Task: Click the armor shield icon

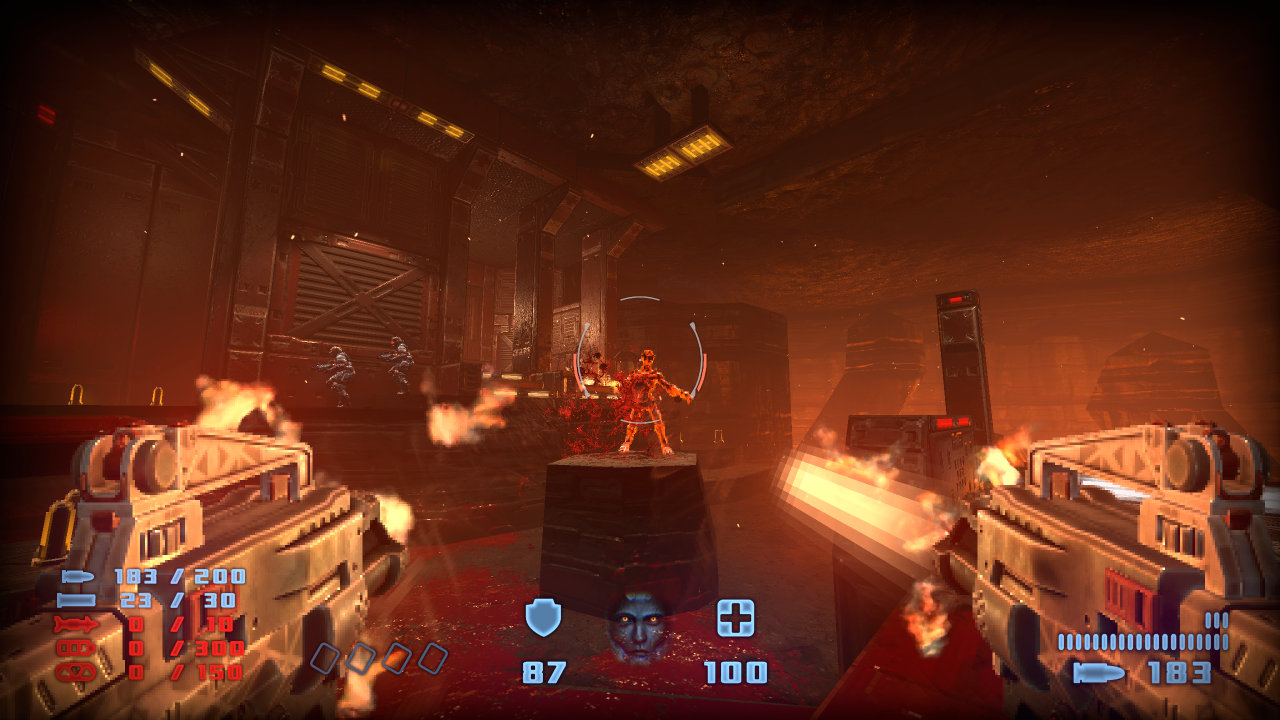Action: coord(543,619)
